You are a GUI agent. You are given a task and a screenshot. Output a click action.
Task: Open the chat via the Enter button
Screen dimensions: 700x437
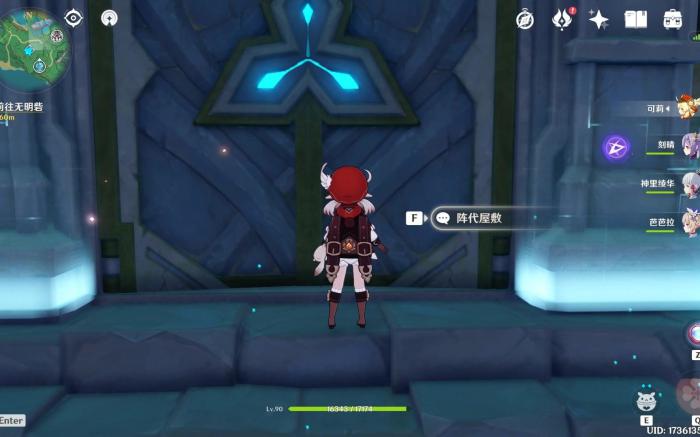click(12, 421)
